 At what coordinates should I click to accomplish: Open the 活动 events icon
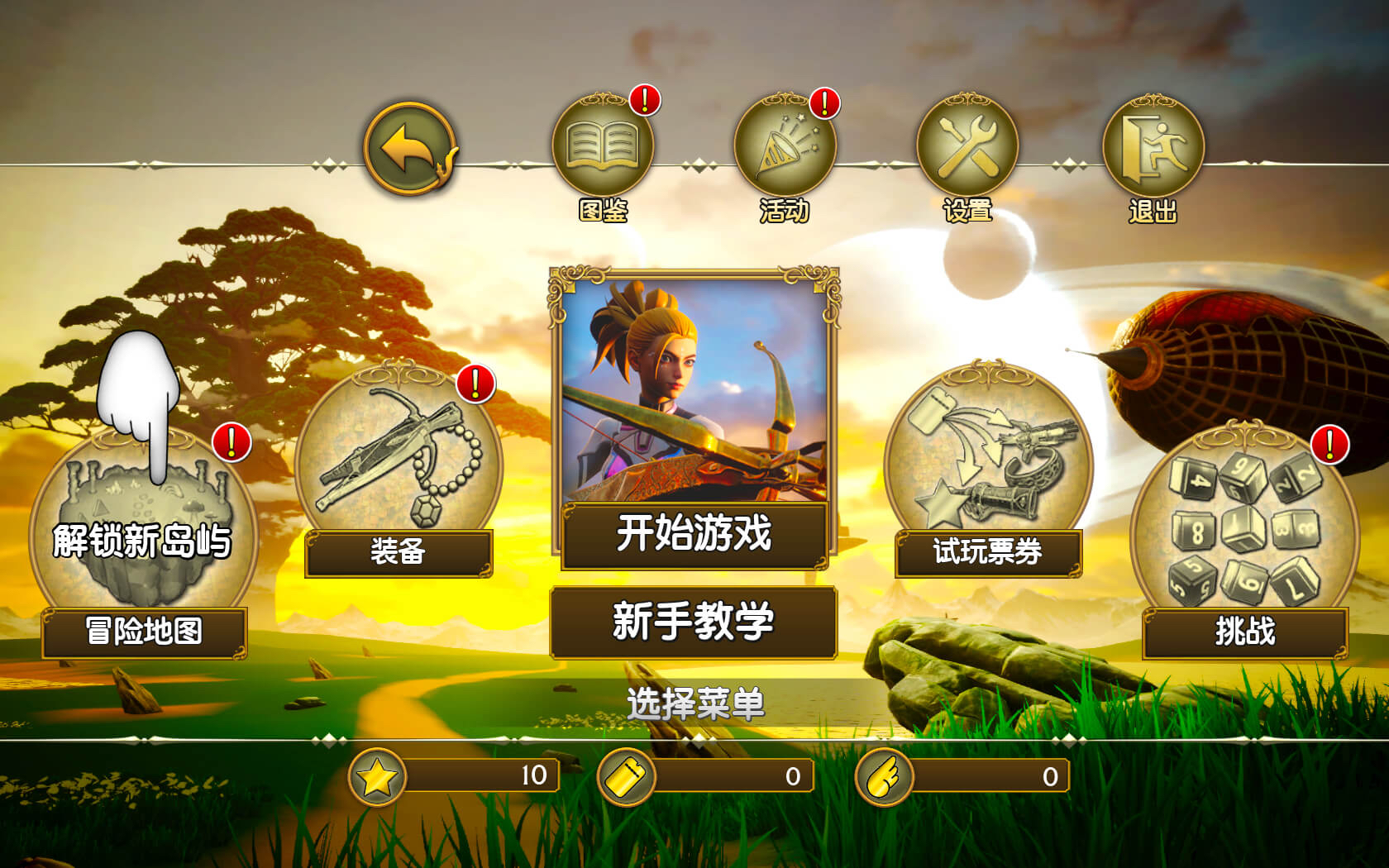tap(787, 146)
